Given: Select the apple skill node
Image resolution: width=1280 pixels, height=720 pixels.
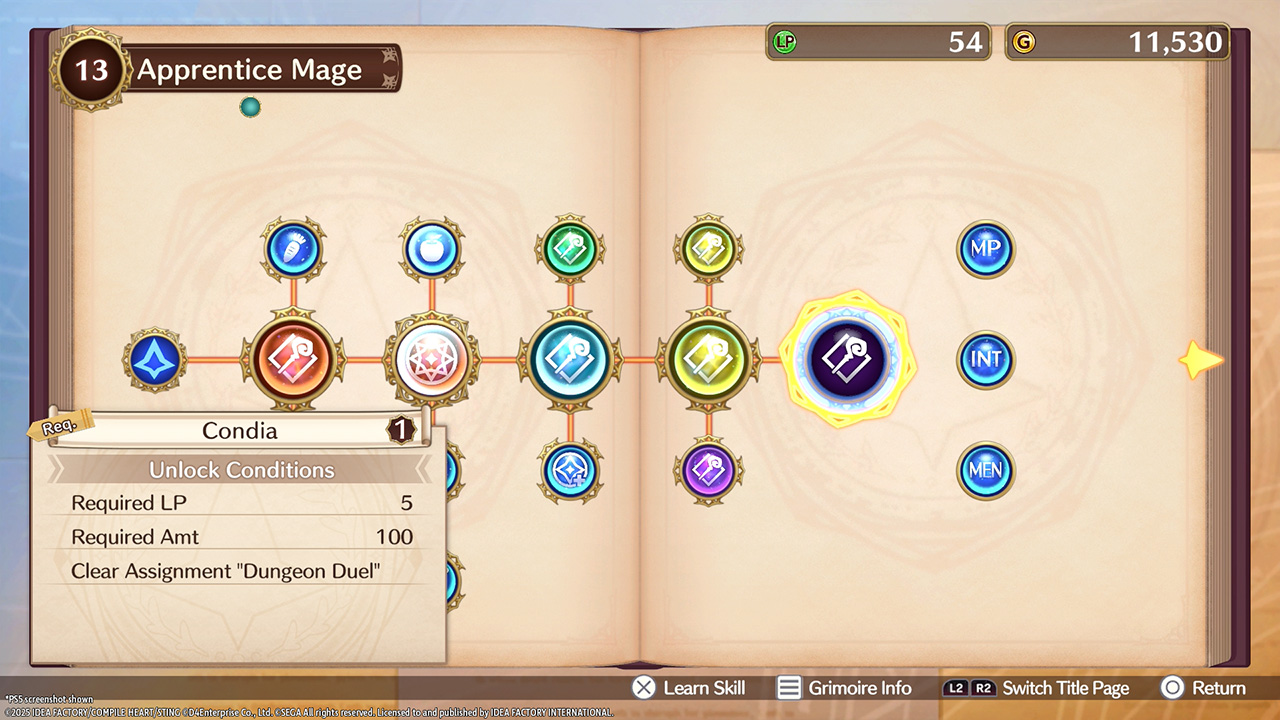Looking at the screenshot, I should [432, 250].
